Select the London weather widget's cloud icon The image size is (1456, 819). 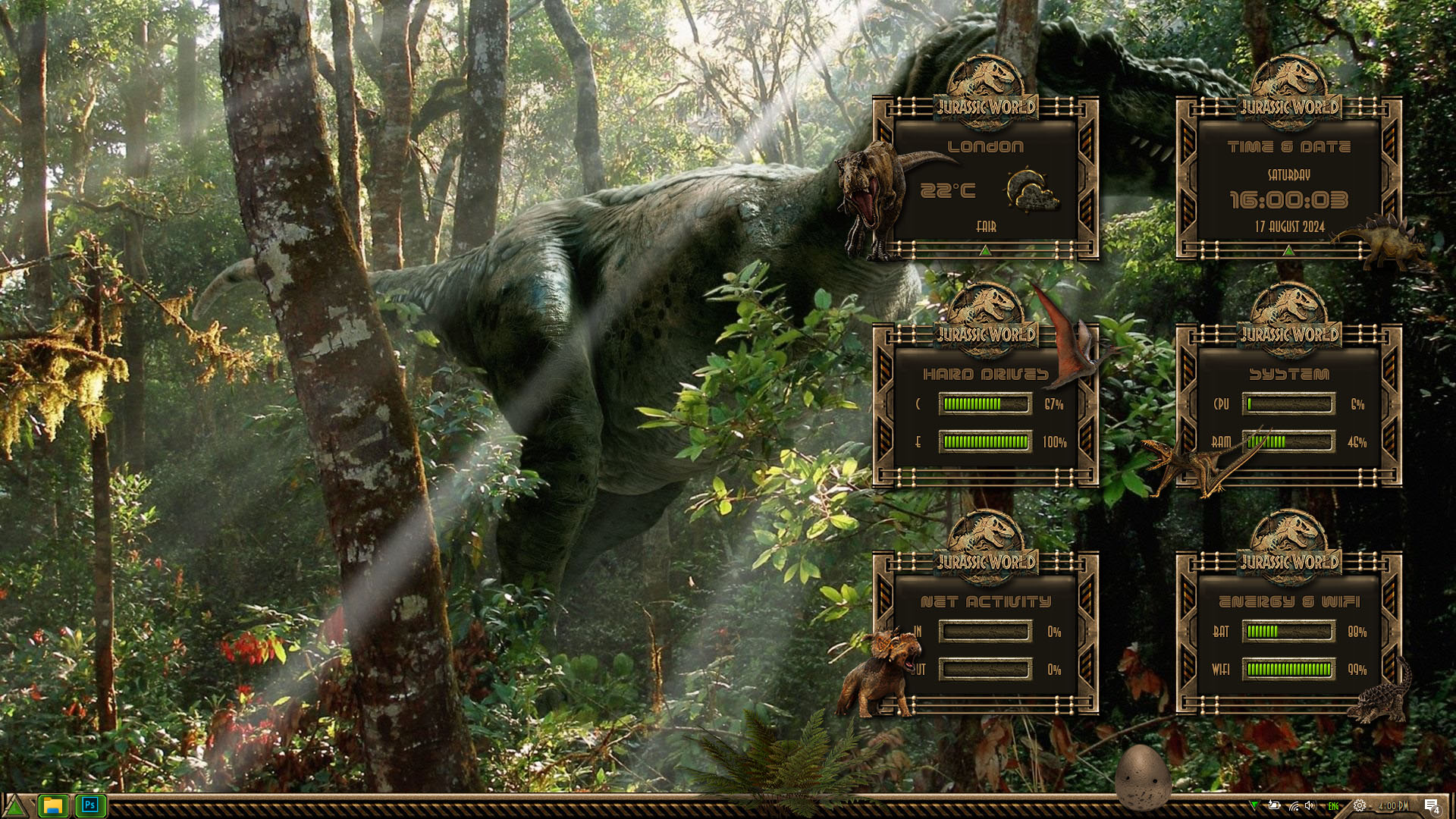[x=1031, y=191]
